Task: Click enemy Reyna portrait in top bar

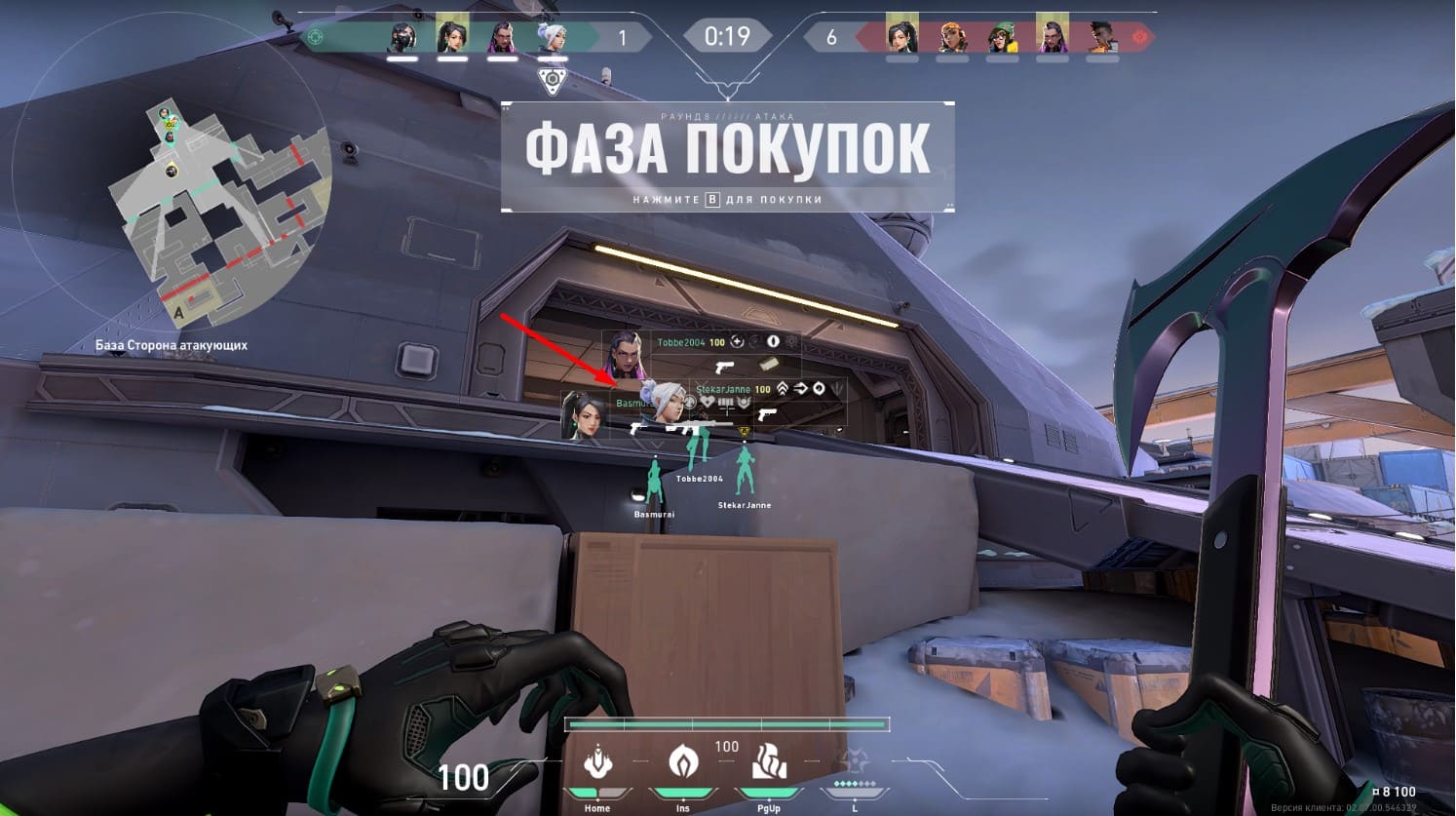Action: pos(1053,37)
